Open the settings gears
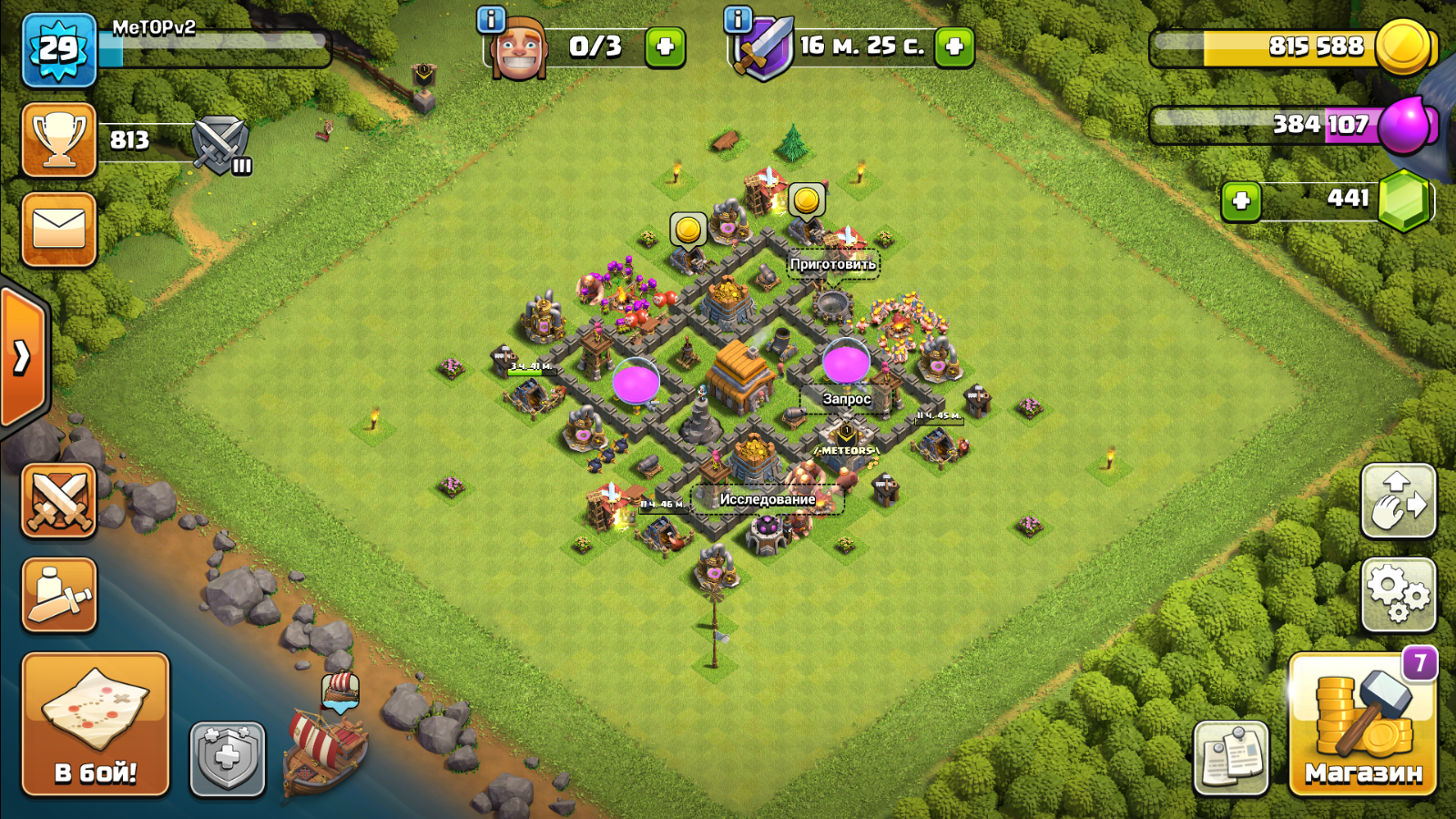The image size is (1456, 819). pos(1398,595)
